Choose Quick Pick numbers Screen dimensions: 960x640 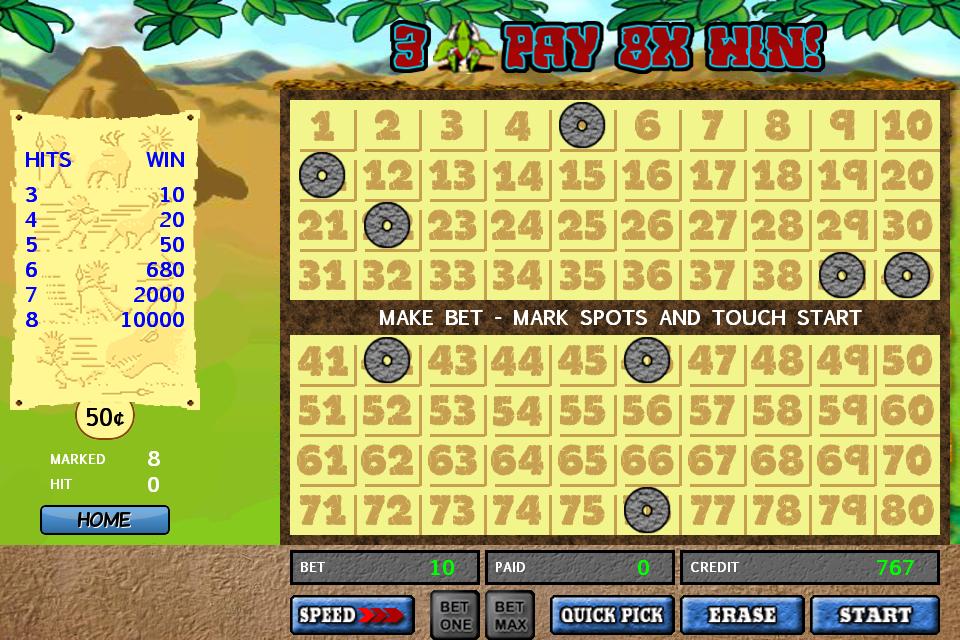click(x=613, y=615)
